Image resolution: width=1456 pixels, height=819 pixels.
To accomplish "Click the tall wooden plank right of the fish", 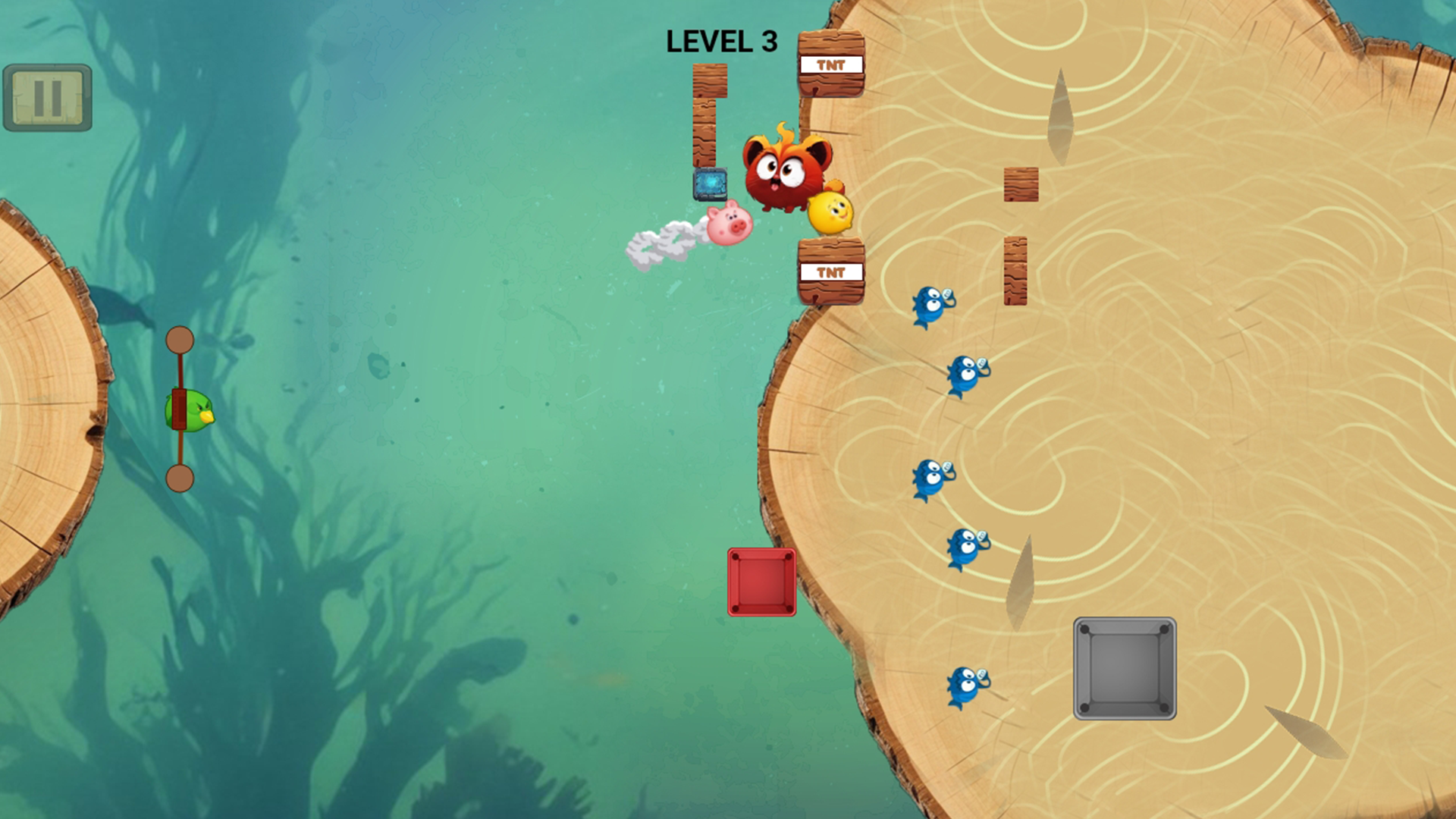I will (x=1015, y=269).
